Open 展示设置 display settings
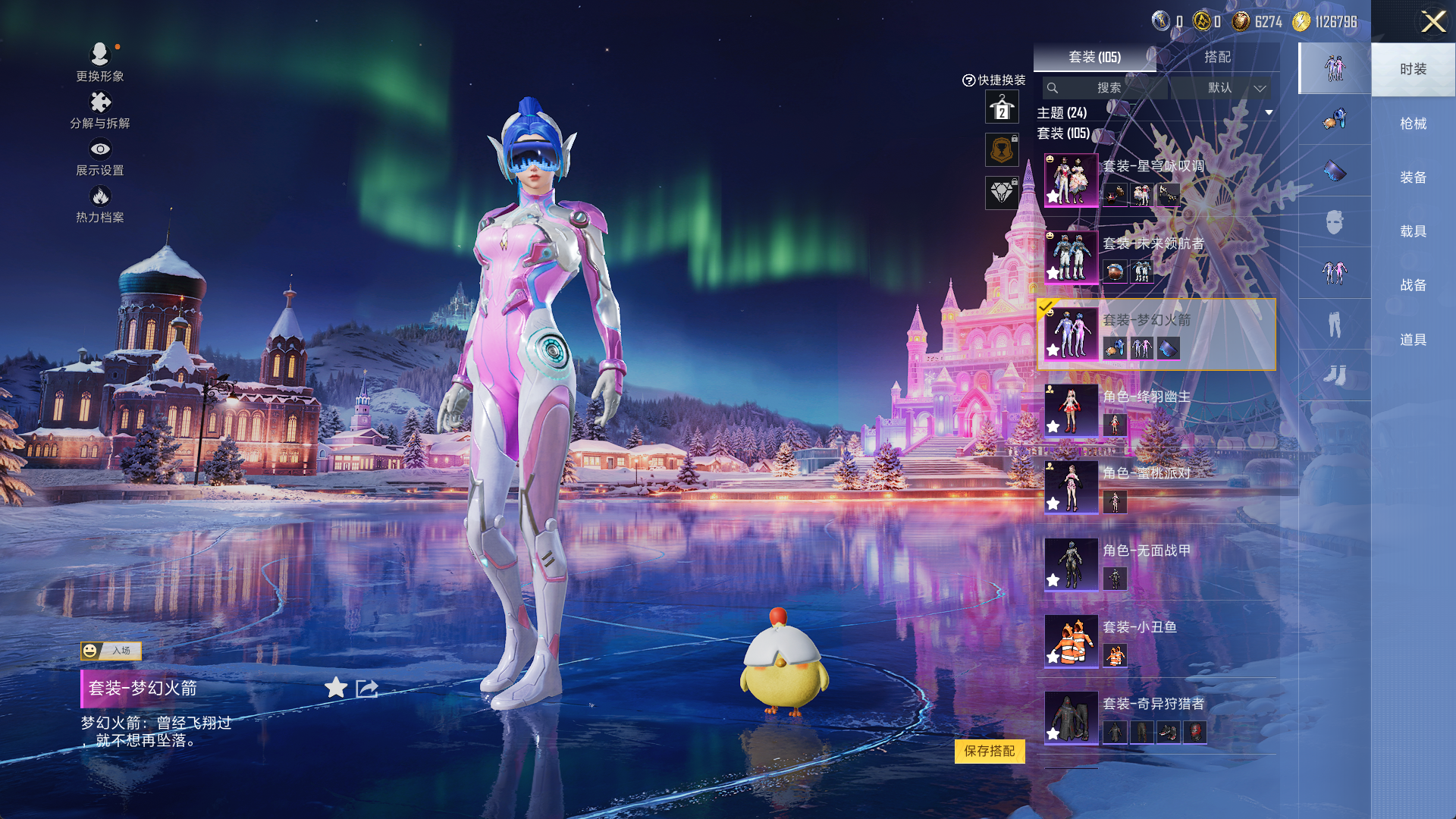 pos(99,157)
